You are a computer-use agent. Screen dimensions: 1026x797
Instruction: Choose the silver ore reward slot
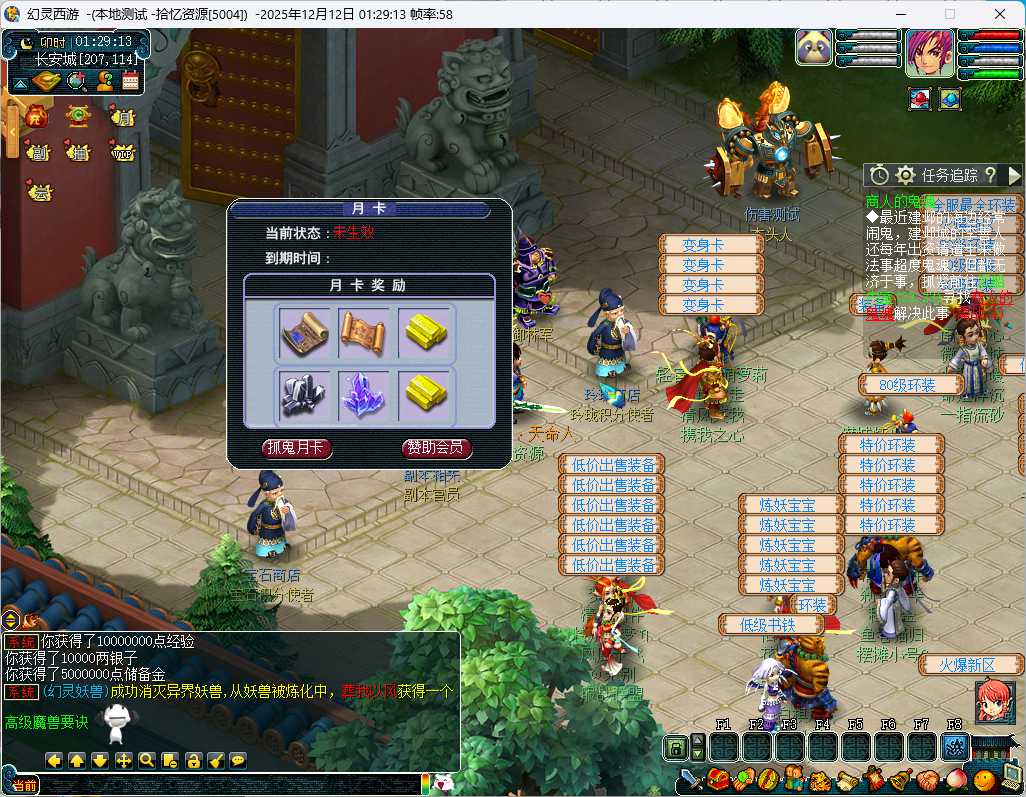pos(304,394)
